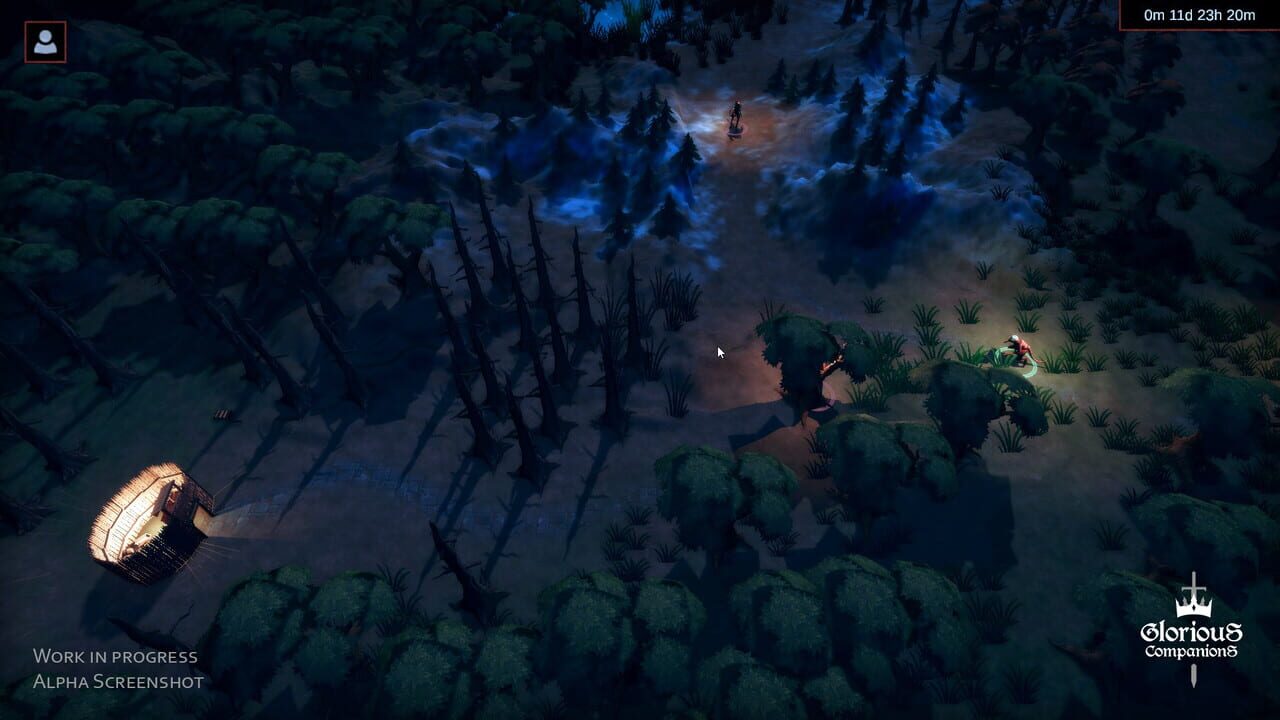Screen dimensions: 1280x720
Task: Click the mouse cursor position in the clearing
Action: point(719,352)
